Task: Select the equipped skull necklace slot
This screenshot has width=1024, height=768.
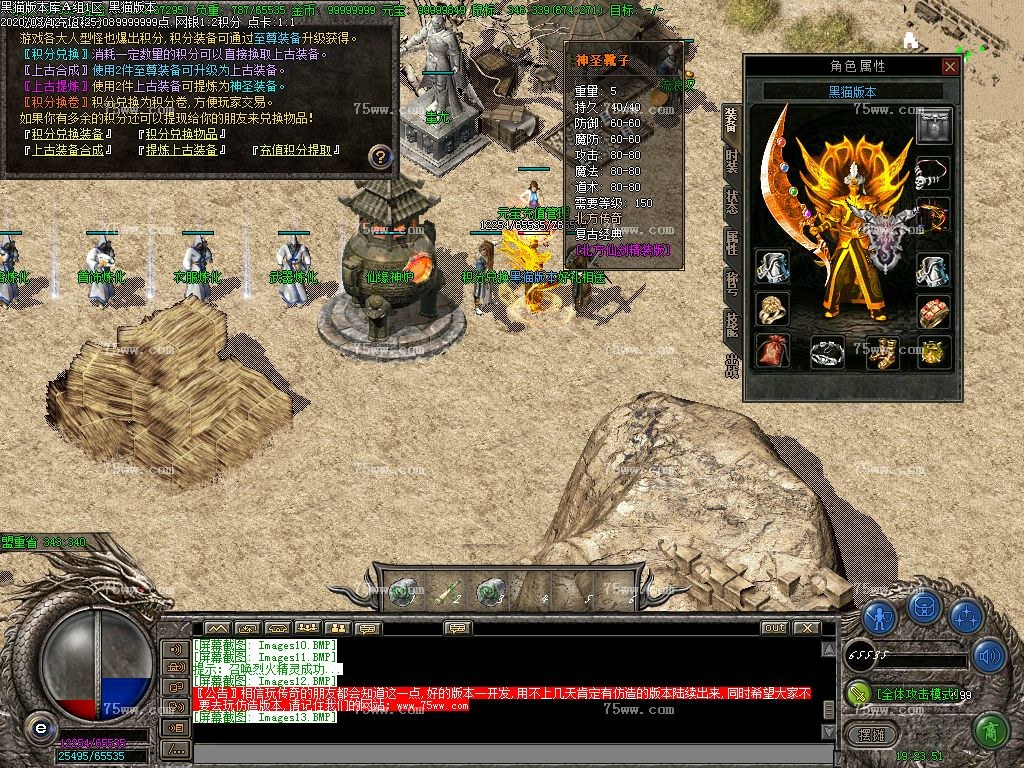Action: tap(933, 172)
